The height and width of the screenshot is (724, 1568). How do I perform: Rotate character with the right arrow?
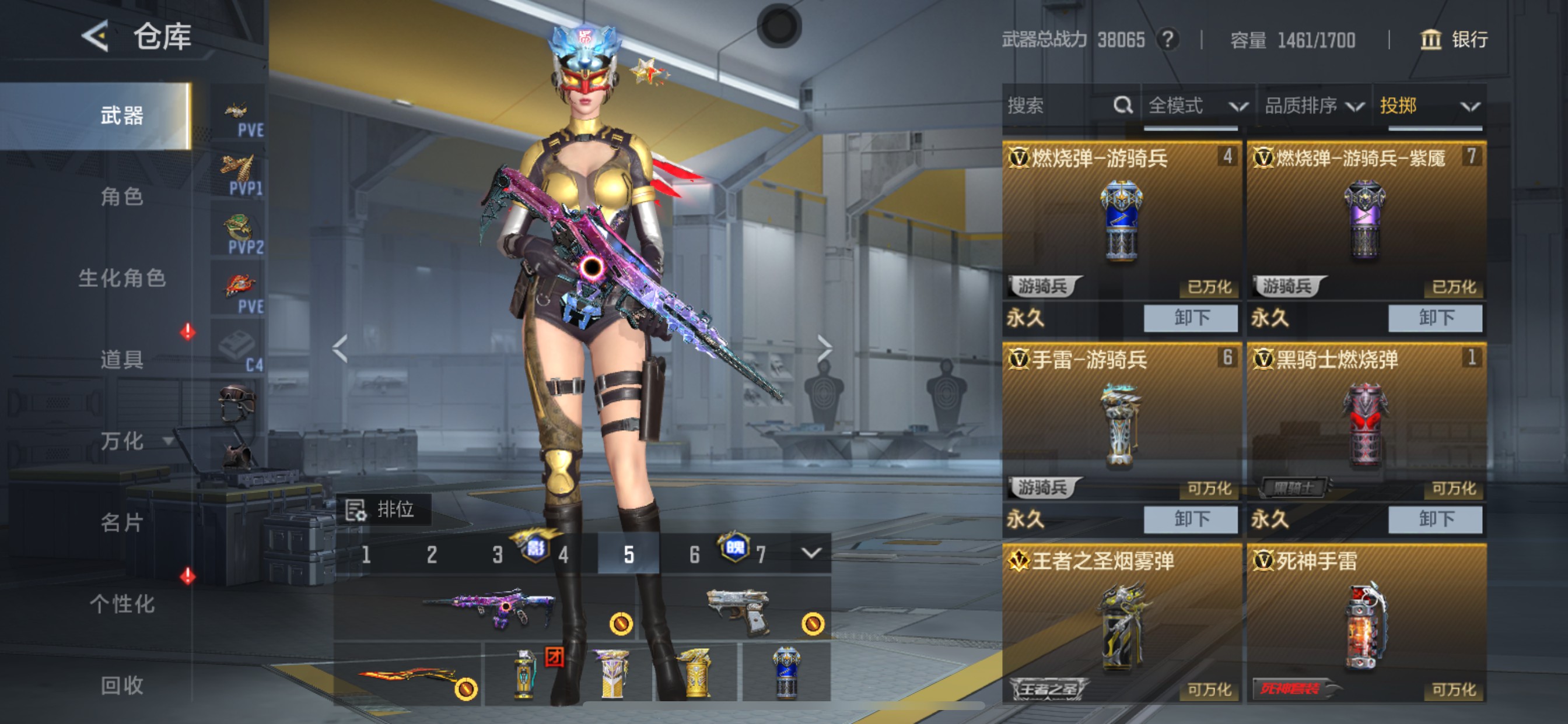coord(824,348)
